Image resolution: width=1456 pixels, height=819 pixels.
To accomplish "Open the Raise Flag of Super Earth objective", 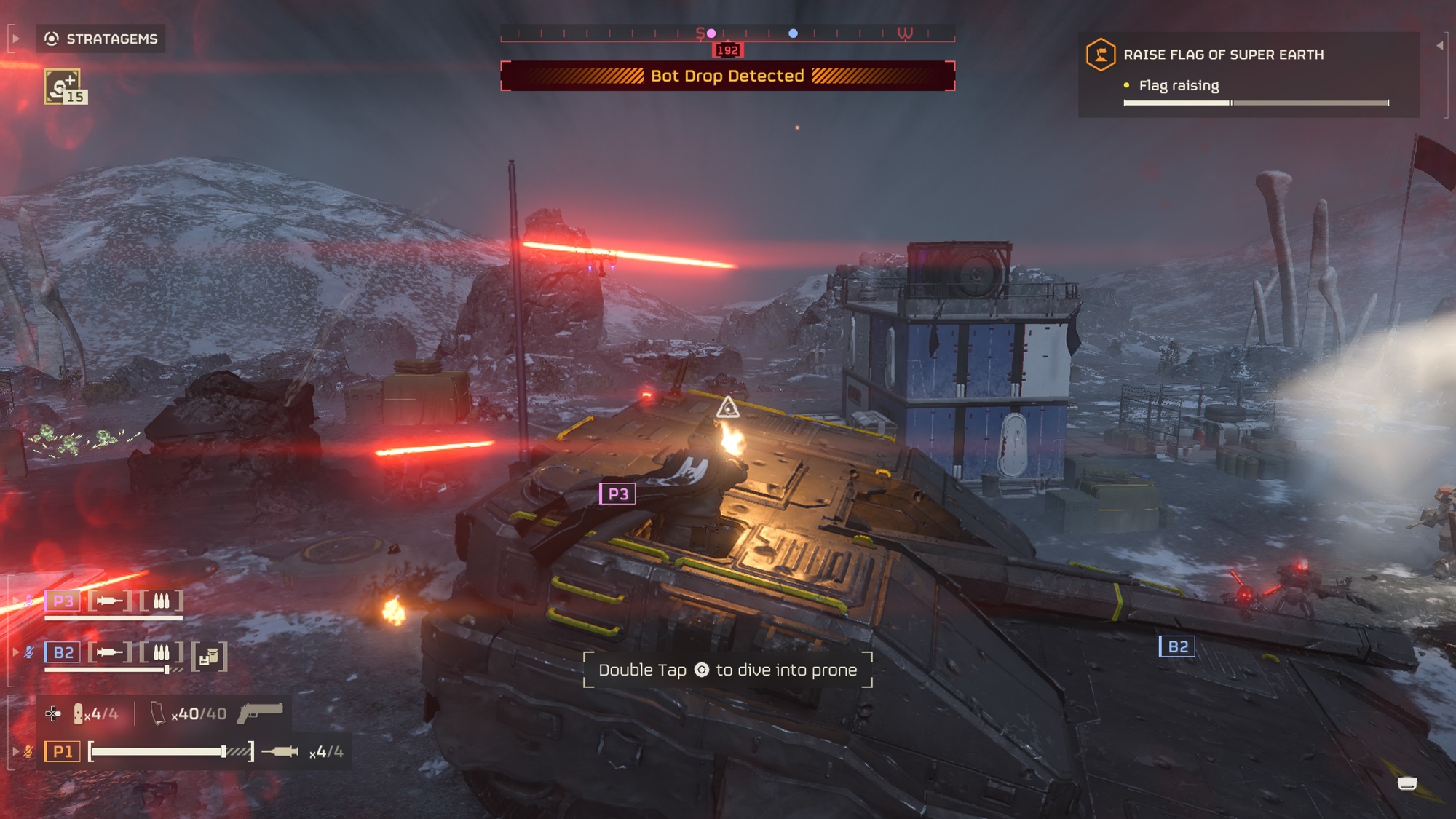I will (1223, 55).
